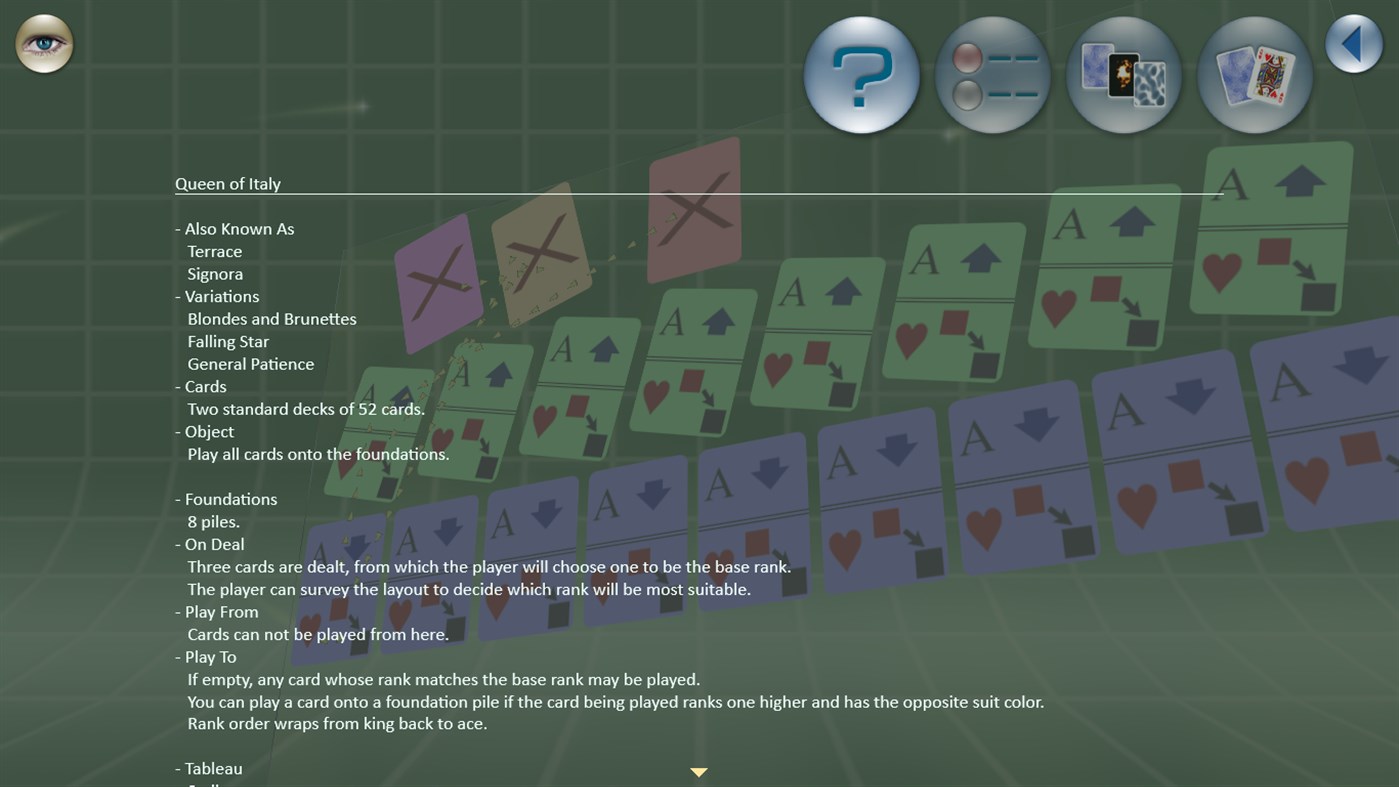Screen dimensions: 1399x787
Task: Expand the Tableau section
Action: 212,768
